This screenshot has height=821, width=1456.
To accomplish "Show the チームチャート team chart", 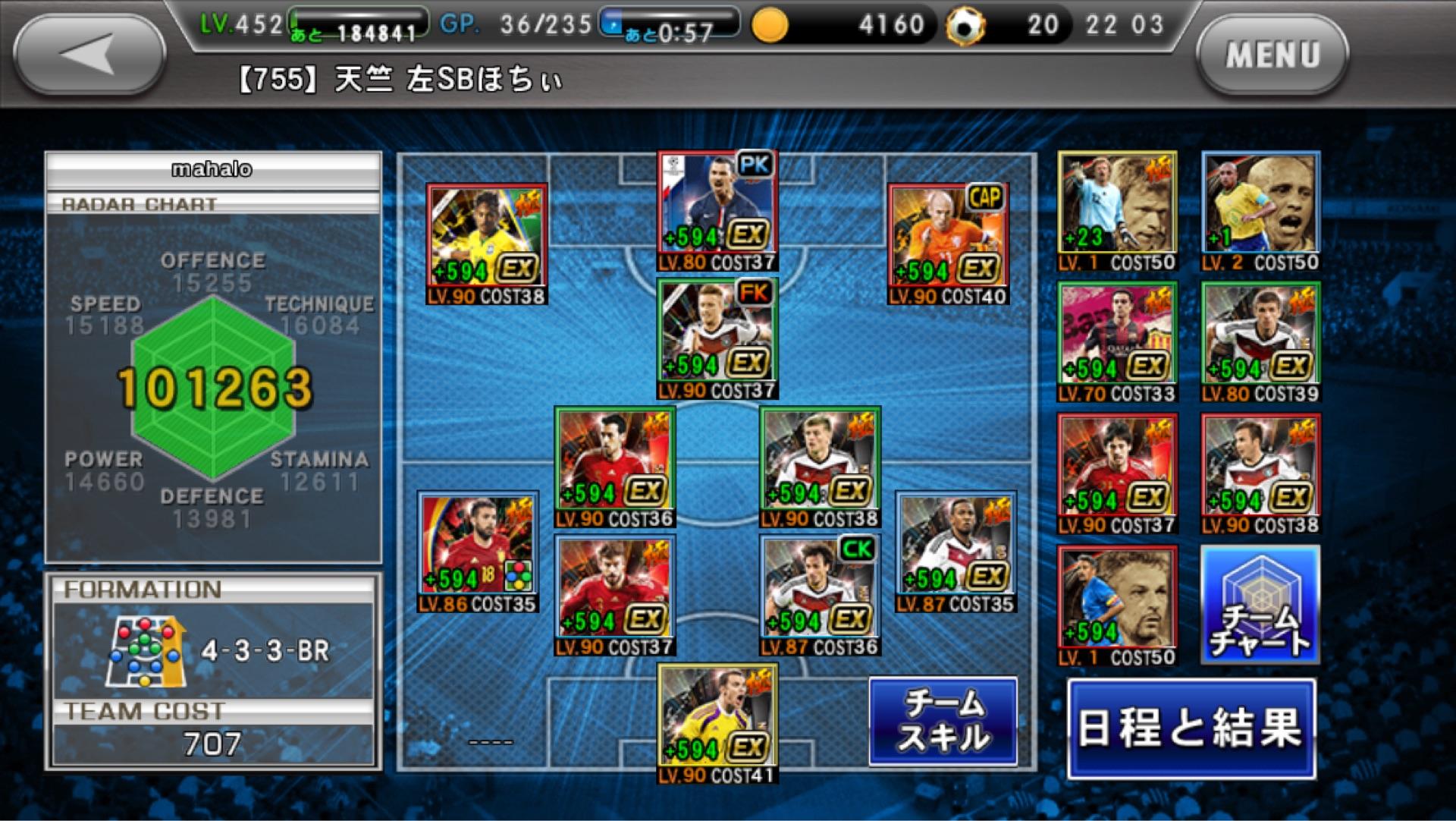I will pos(1260,605).
